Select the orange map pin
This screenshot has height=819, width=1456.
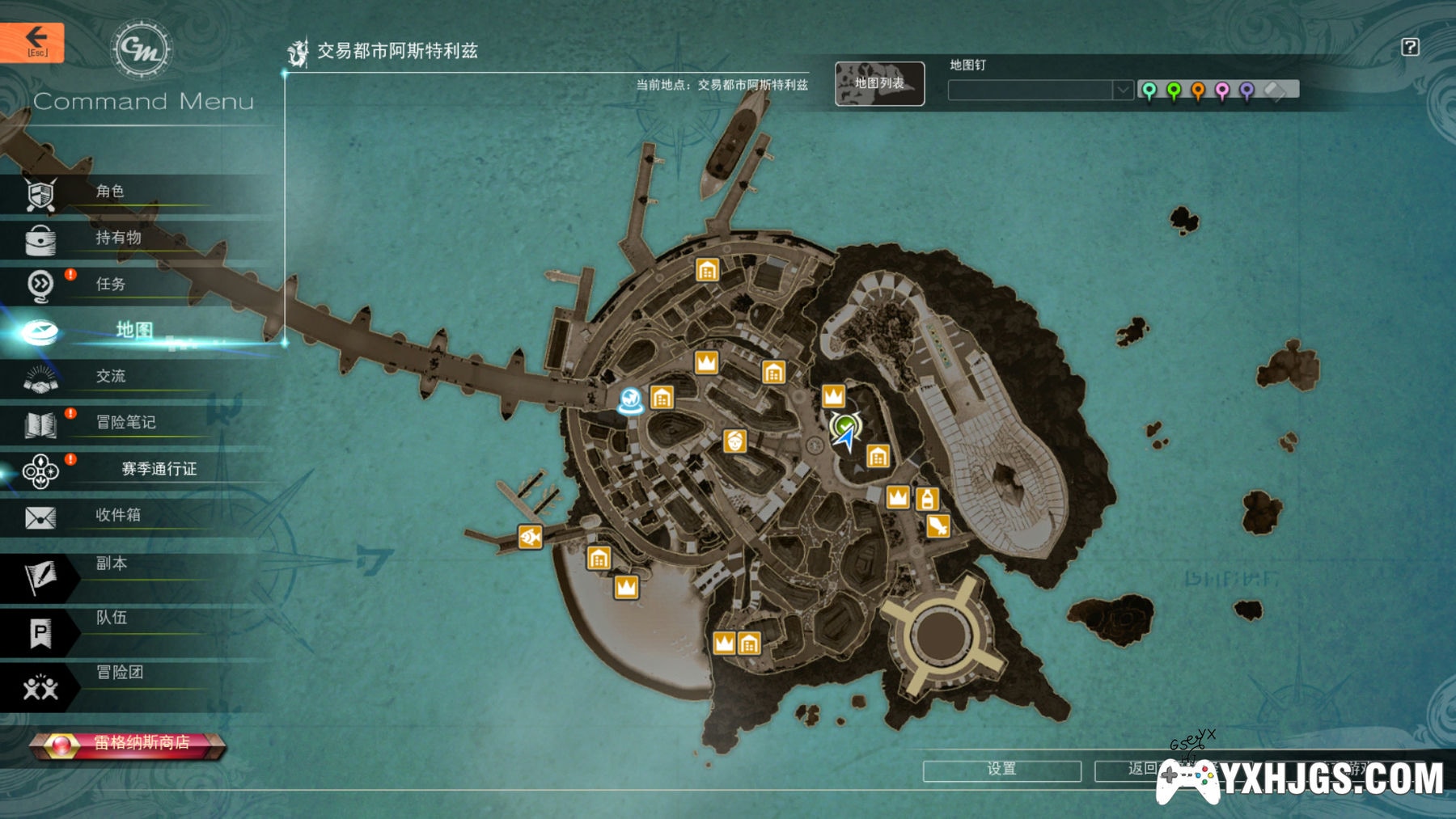[x=1198, y=91]
